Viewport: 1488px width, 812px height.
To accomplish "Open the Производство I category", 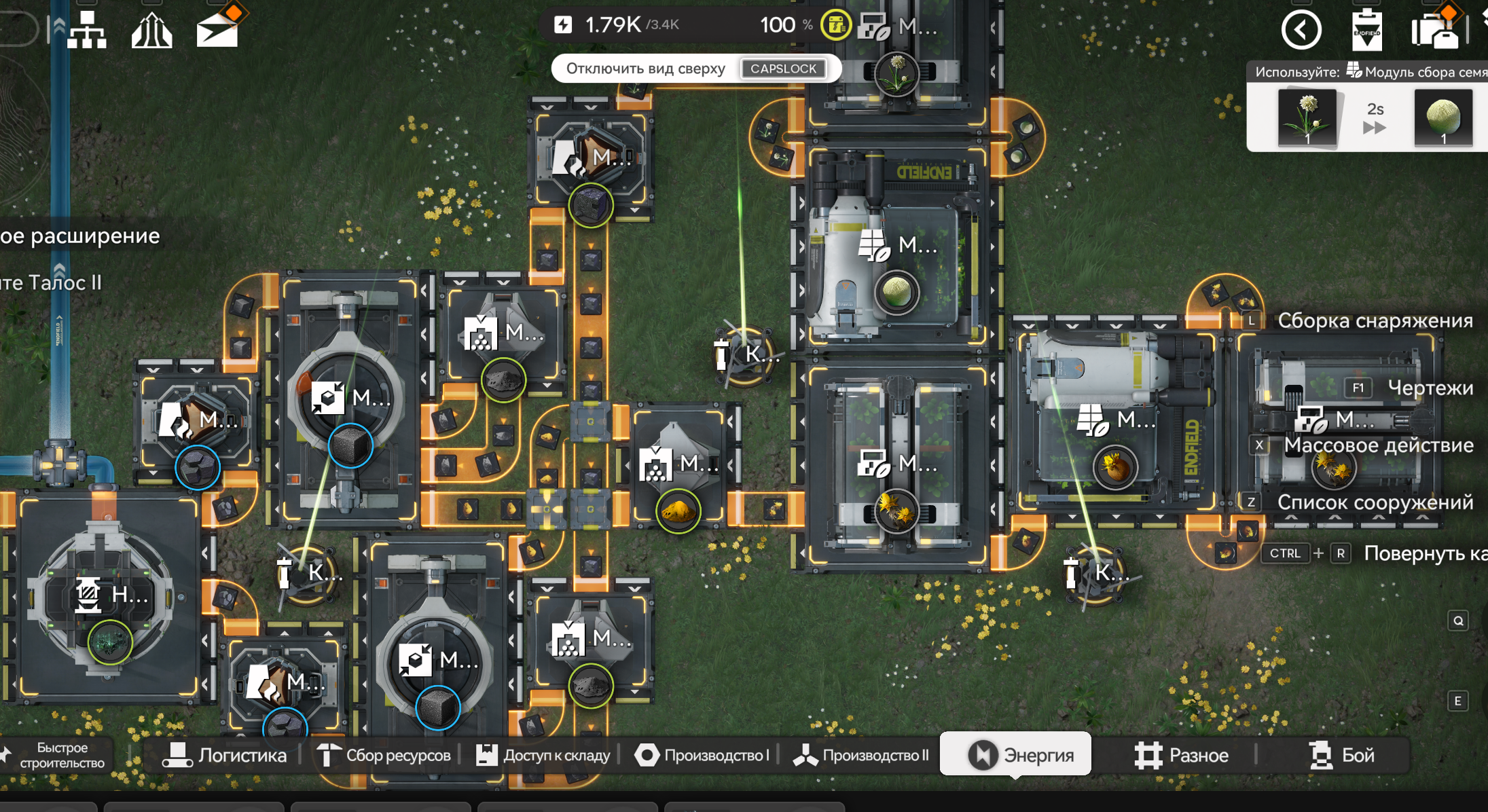I will pyautogui.click(x=702, y=755).
